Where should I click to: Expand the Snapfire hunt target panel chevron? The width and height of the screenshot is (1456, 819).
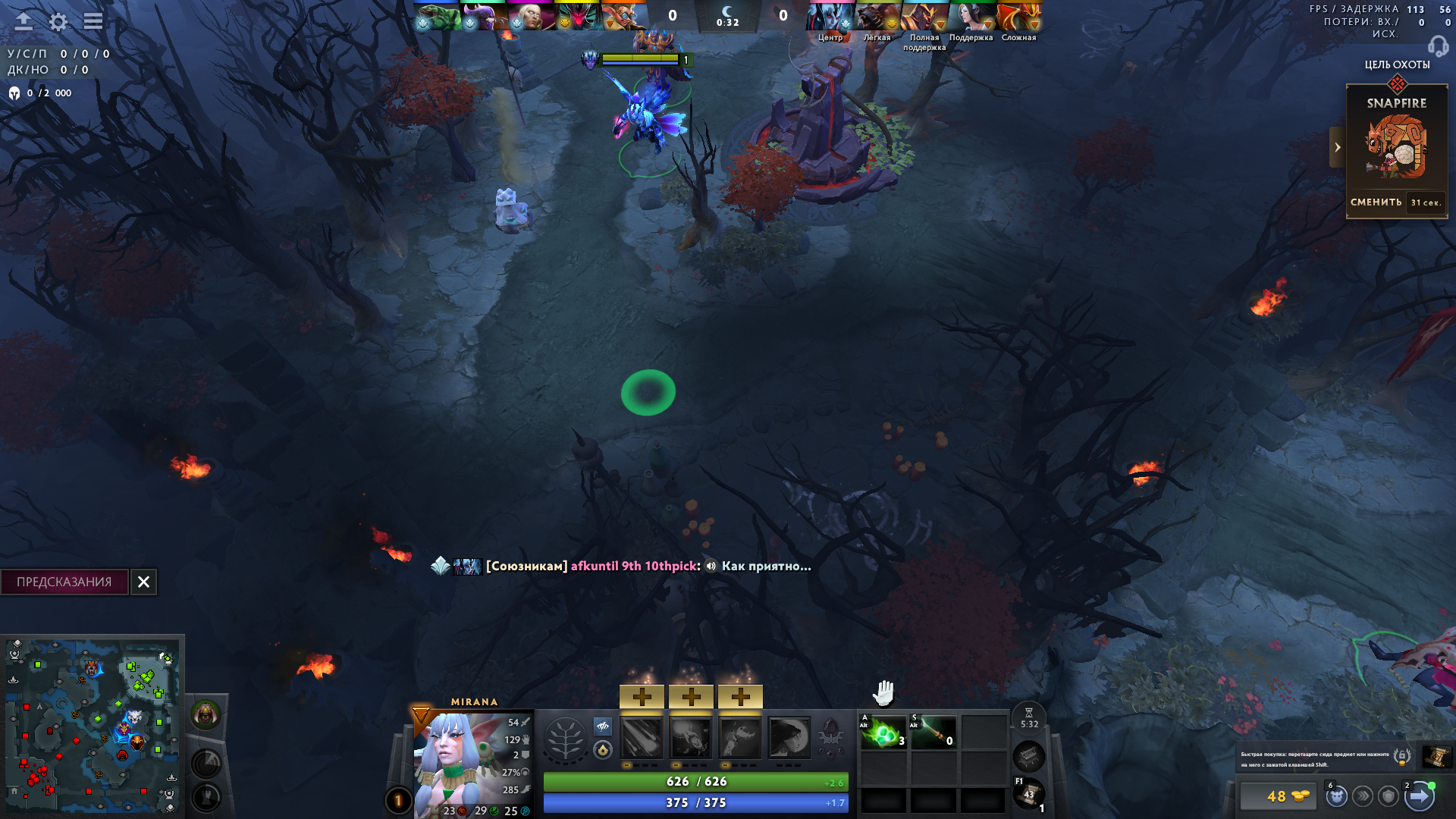coord(1337,148)
